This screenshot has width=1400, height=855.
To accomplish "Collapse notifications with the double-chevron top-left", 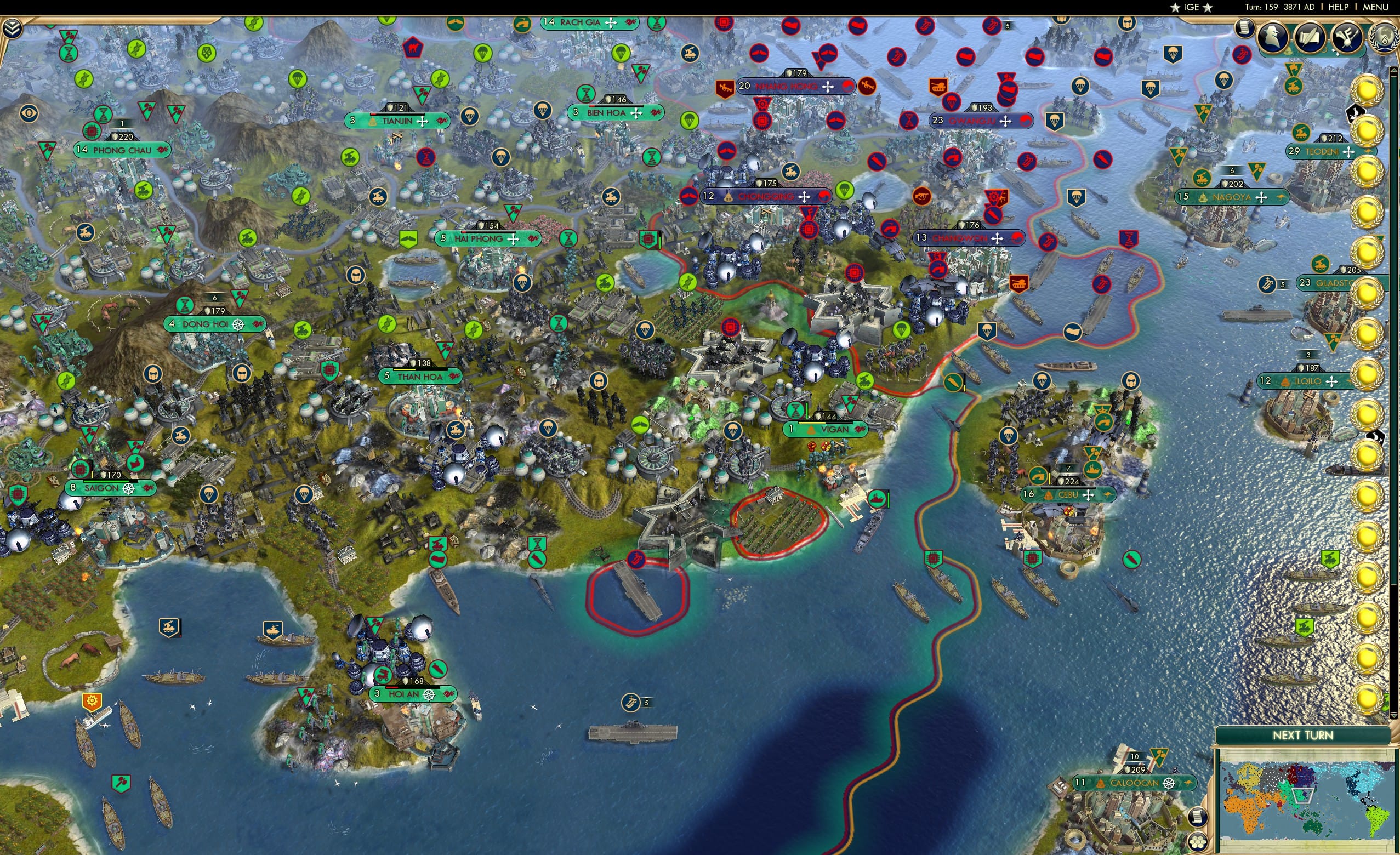I will point(12,28).
